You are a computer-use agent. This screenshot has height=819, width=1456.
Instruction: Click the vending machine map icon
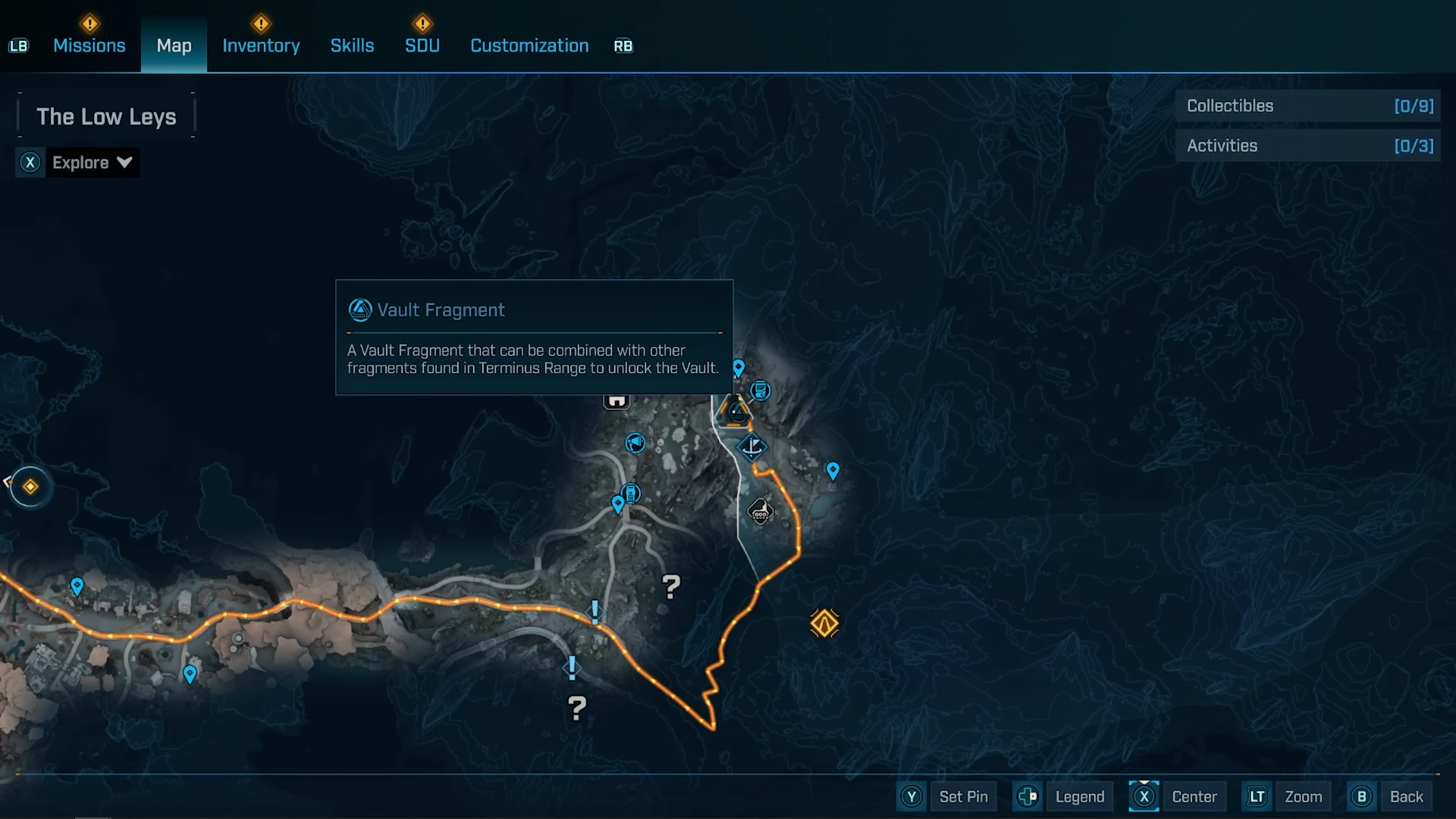[x=630, y=493]
